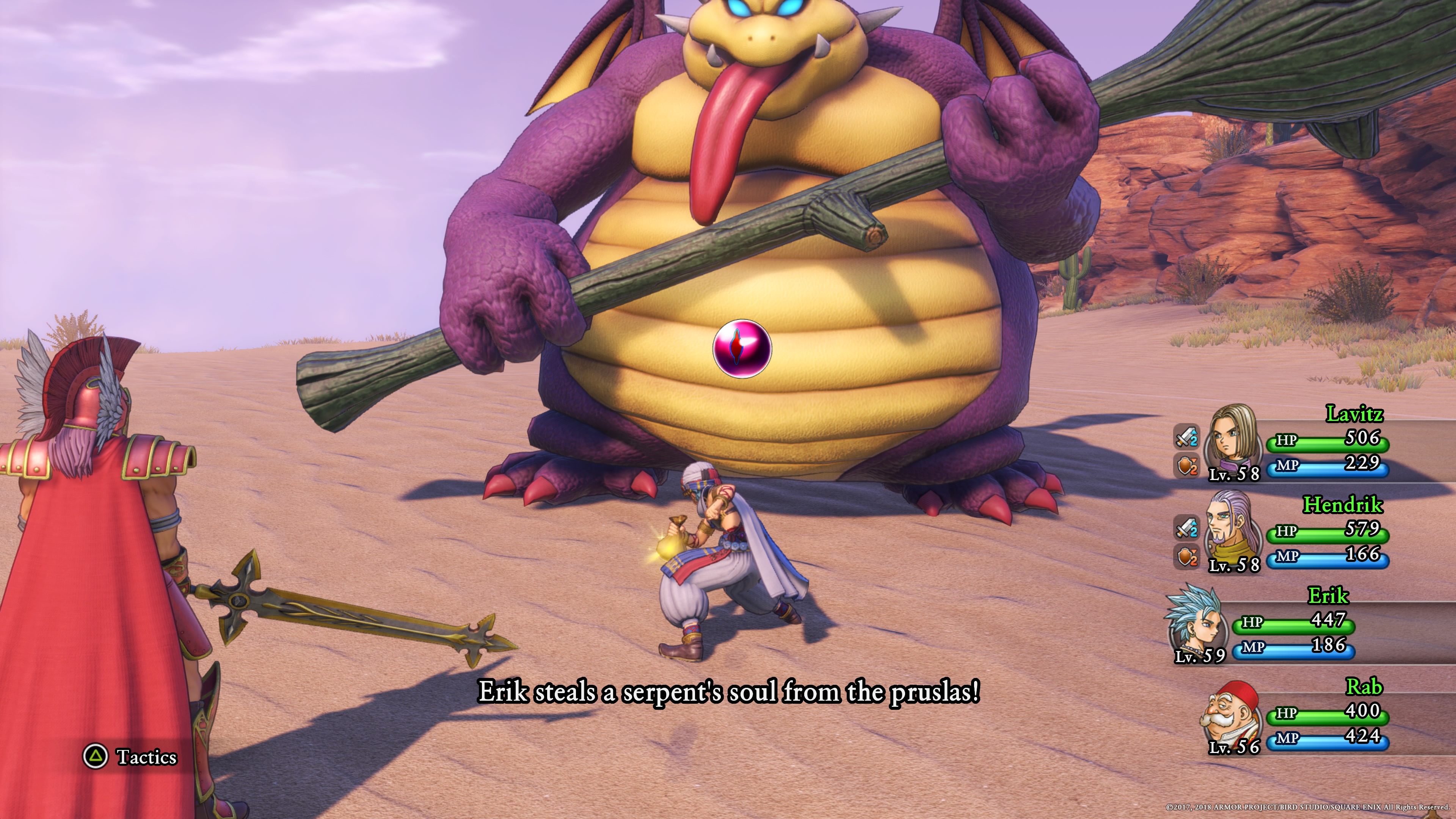Inspect Lavitz's sword attack buff icon
Image resolution: width=1456 pixels, height=819 pixels.
1186,438
